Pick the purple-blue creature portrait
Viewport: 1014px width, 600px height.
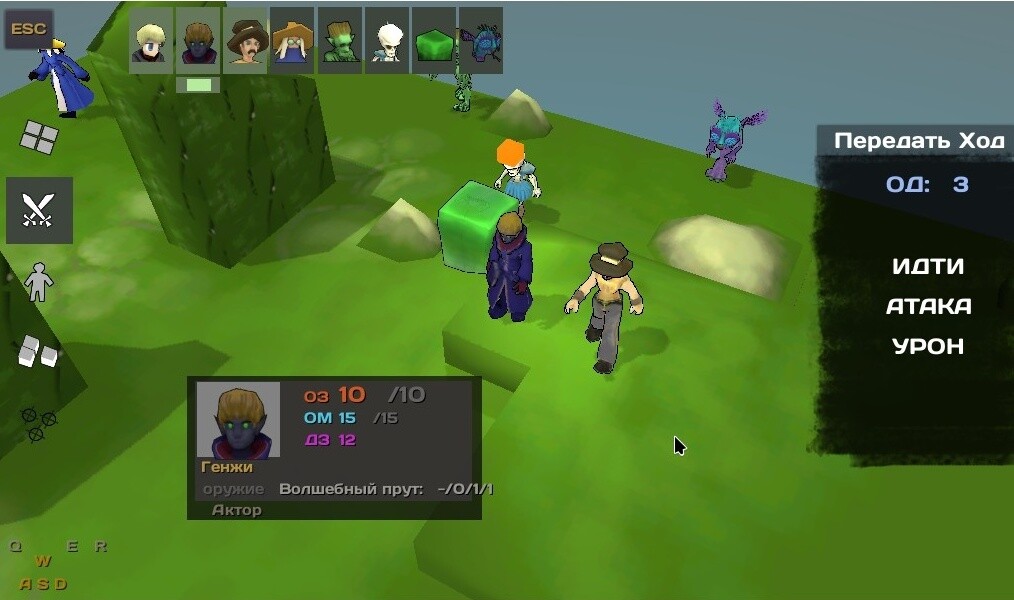(x=481, y=41)
